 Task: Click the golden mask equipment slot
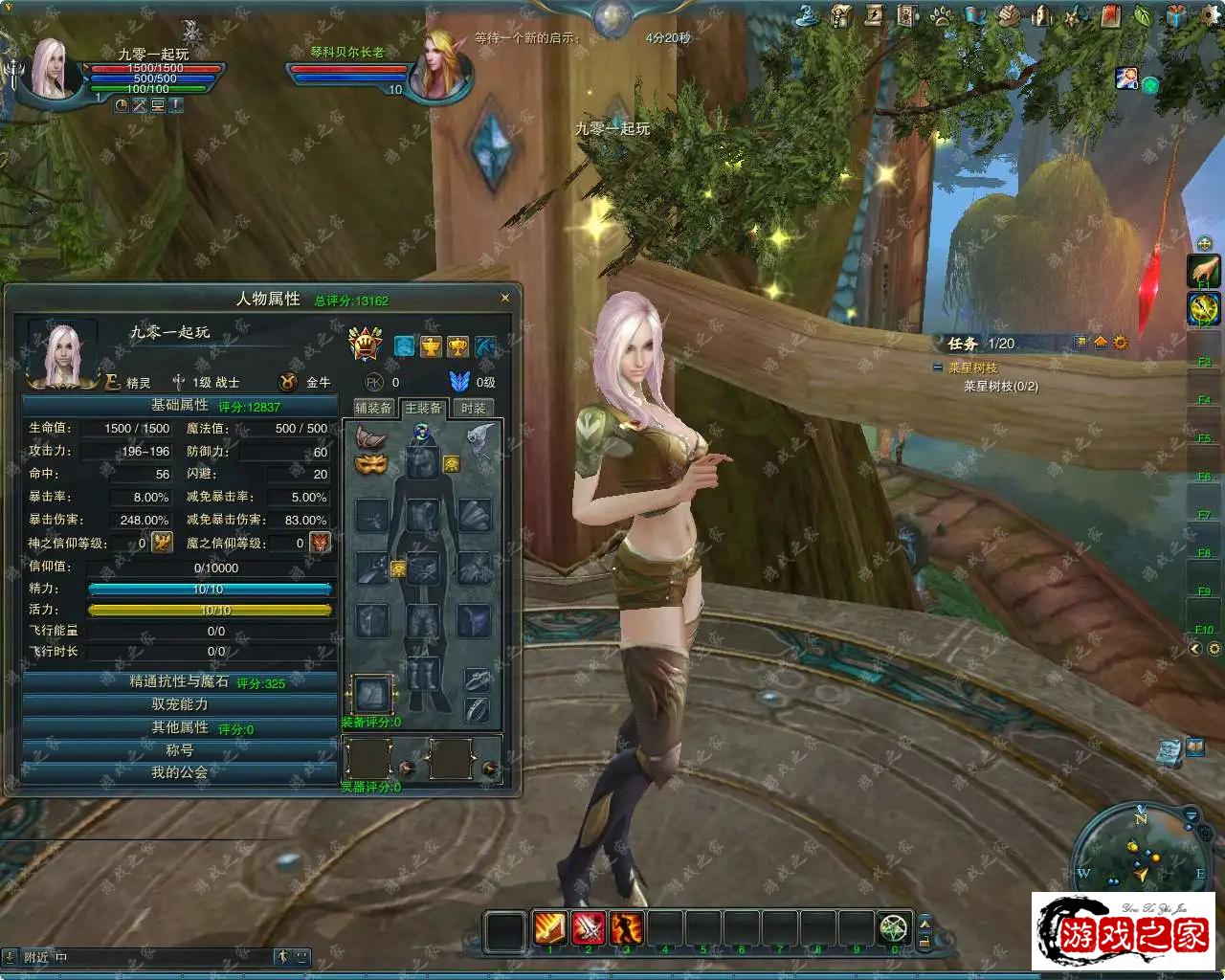click(x=370, y=464)
